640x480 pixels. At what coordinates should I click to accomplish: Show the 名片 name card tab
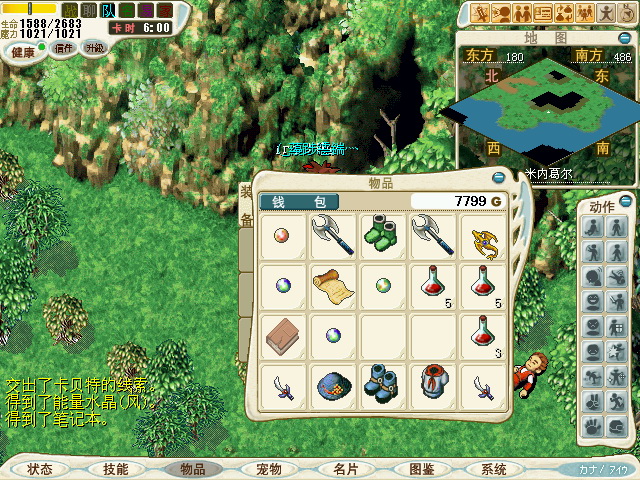tap(346, 469)
